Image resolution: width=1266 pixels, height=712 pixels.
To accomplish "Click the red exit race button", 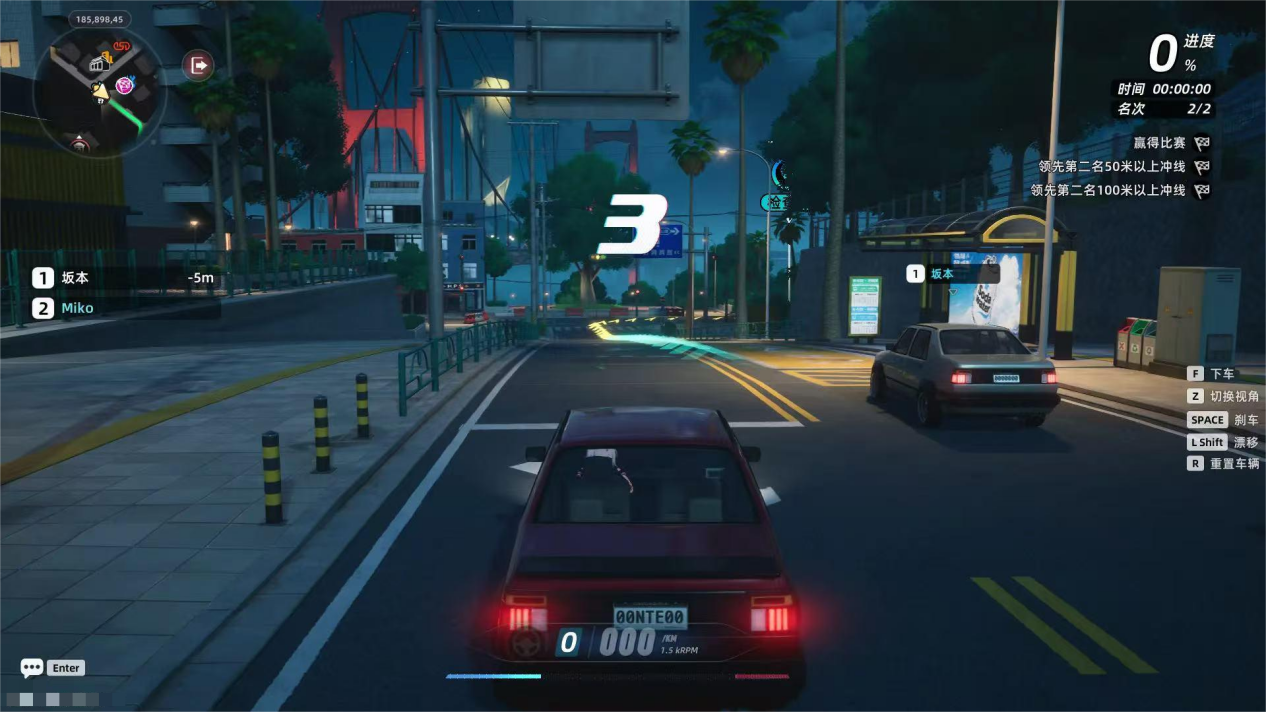I will pyautogui.click(x=198, y=66).
